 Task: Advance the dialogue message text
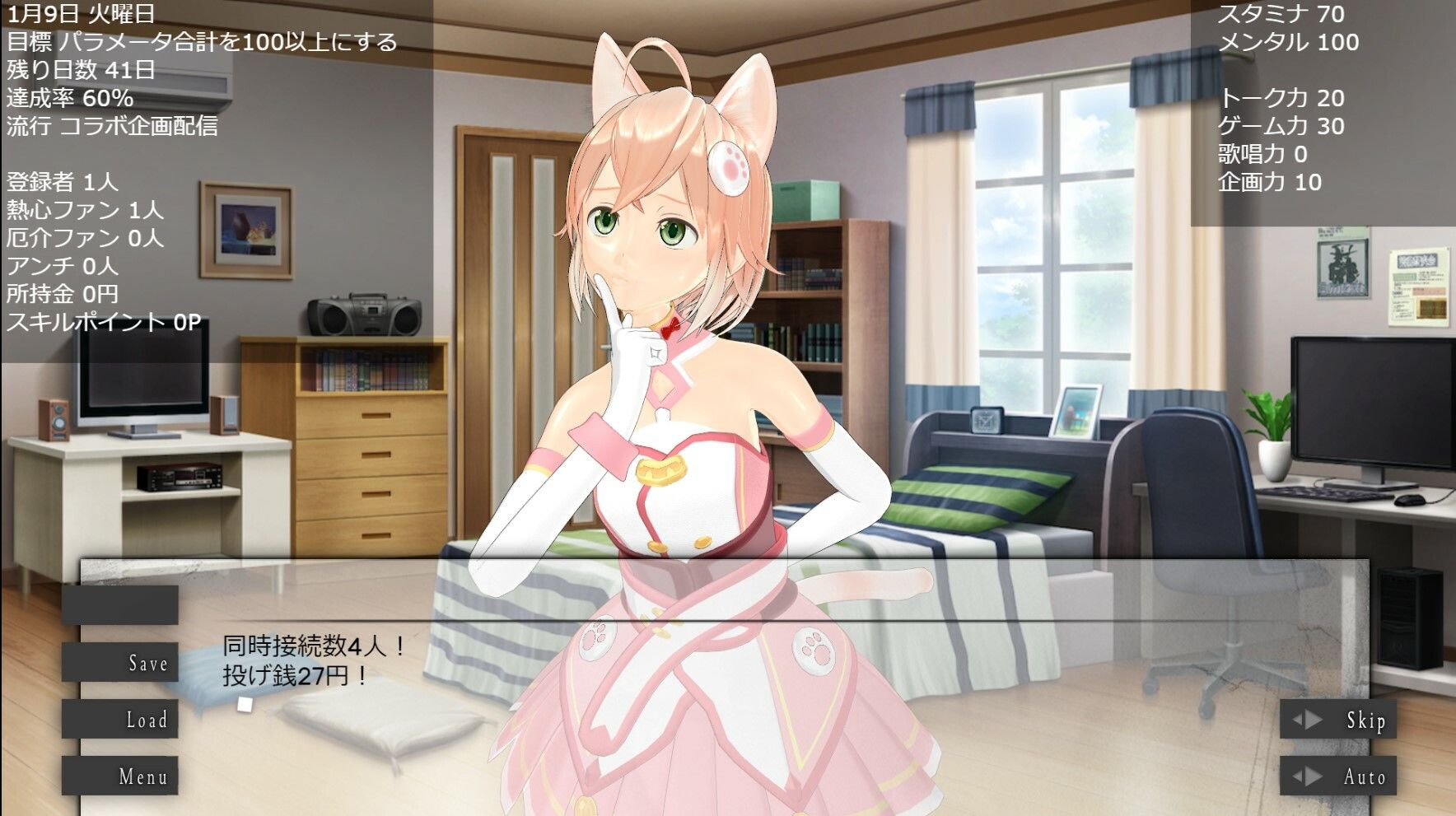pyautogui.click(x=725, y=675)
